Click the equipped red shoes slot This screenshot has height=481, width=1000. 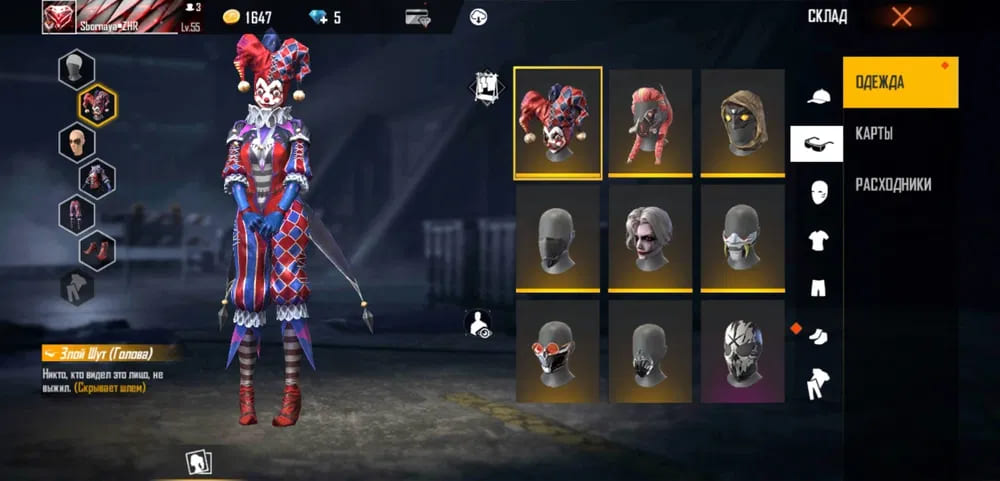(97, 250)
